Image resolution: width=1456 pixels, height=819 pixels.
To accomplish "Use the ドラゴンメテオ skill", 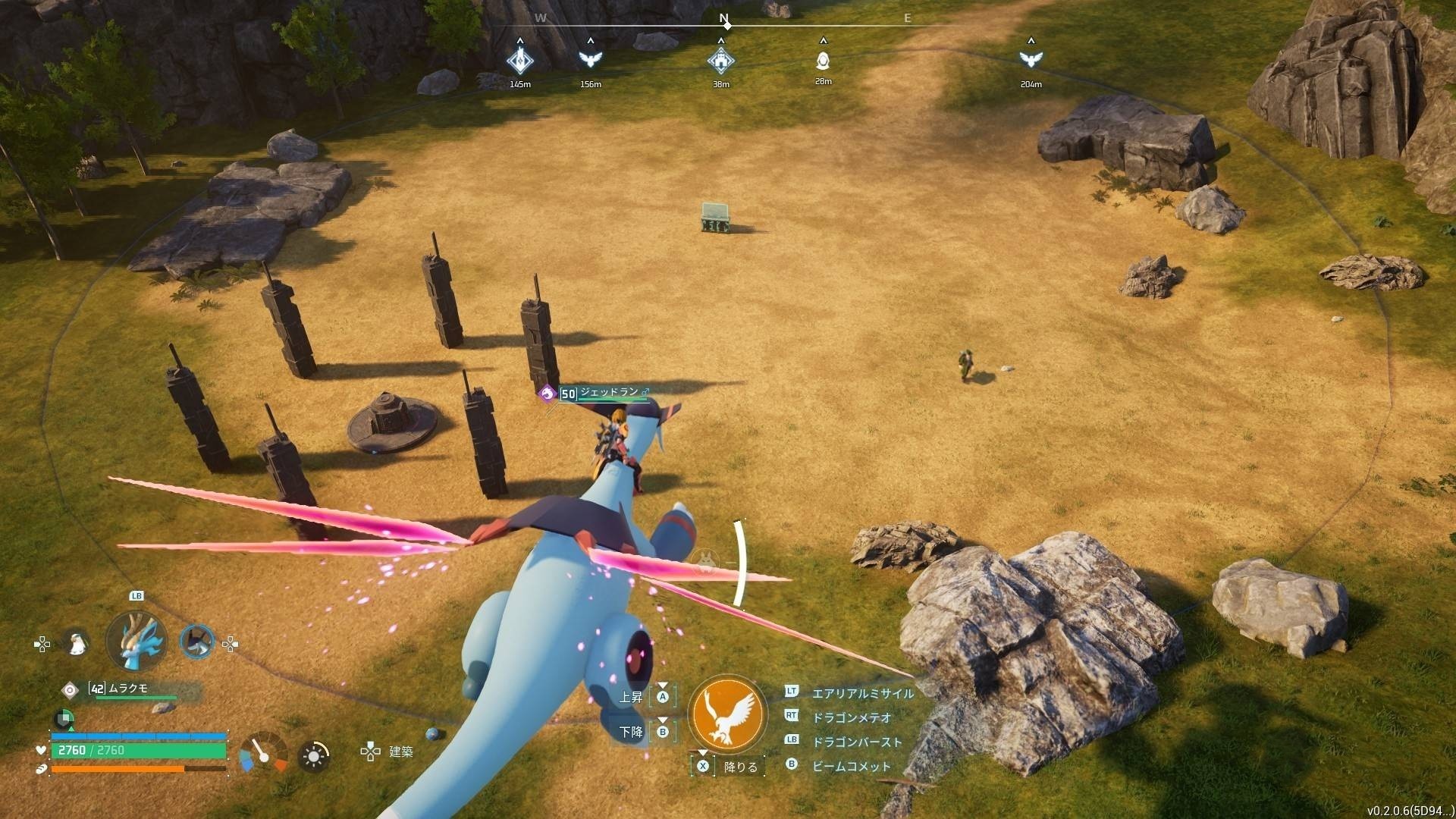I will pos(851,717).
